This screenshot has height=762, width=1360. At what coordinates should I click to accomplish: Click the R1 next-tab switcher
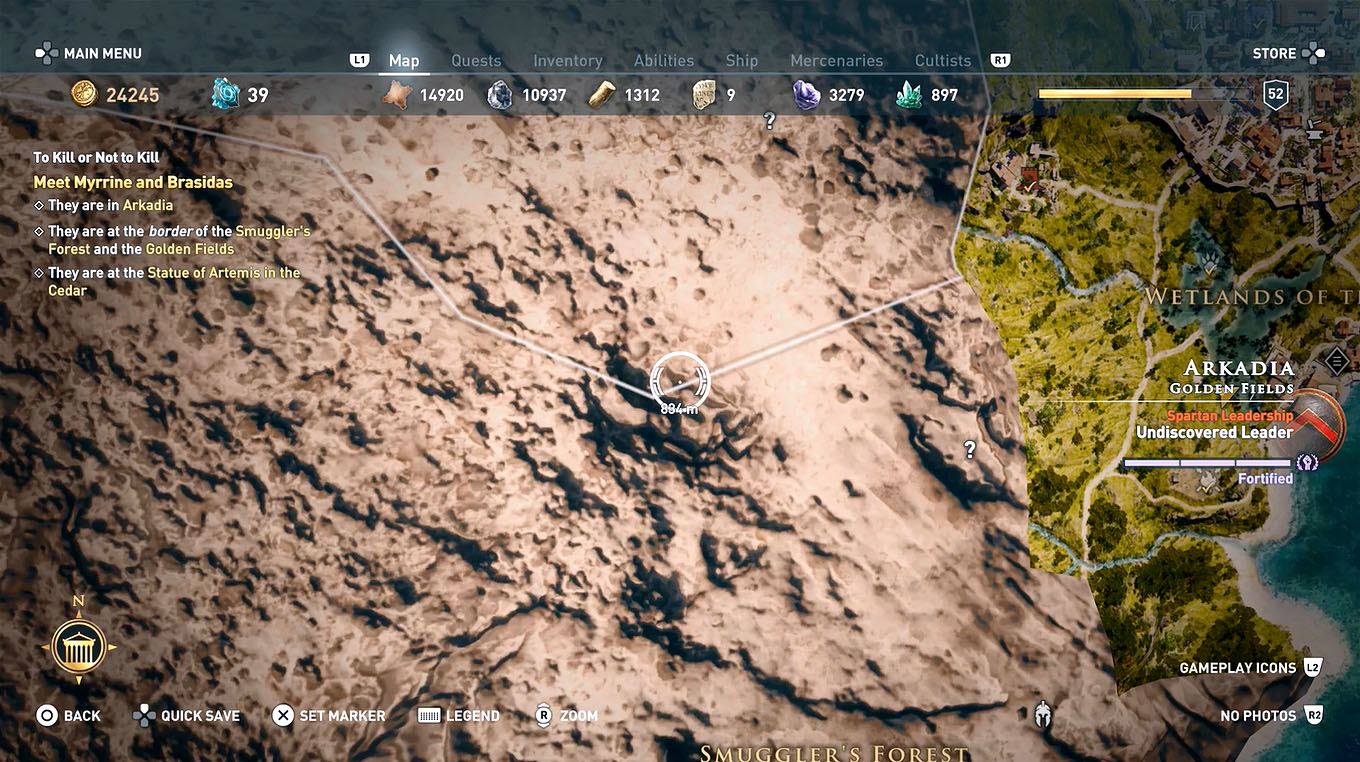999,59
